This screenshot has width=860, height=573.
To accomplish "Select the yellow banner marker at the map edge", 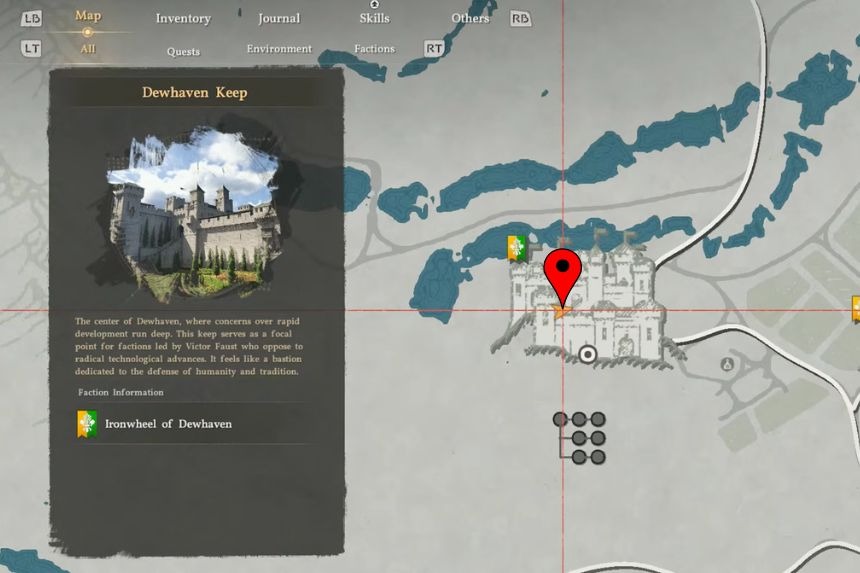I will 855,308.
